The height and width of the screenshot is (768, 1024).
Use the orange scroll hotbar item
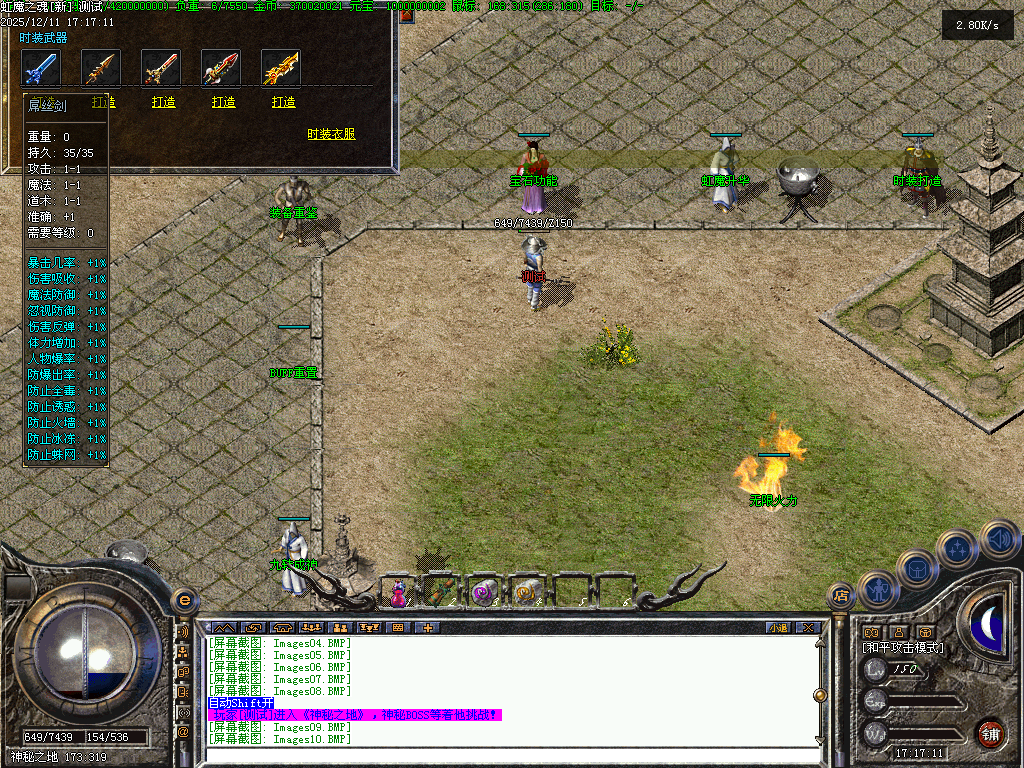(527, 592)
